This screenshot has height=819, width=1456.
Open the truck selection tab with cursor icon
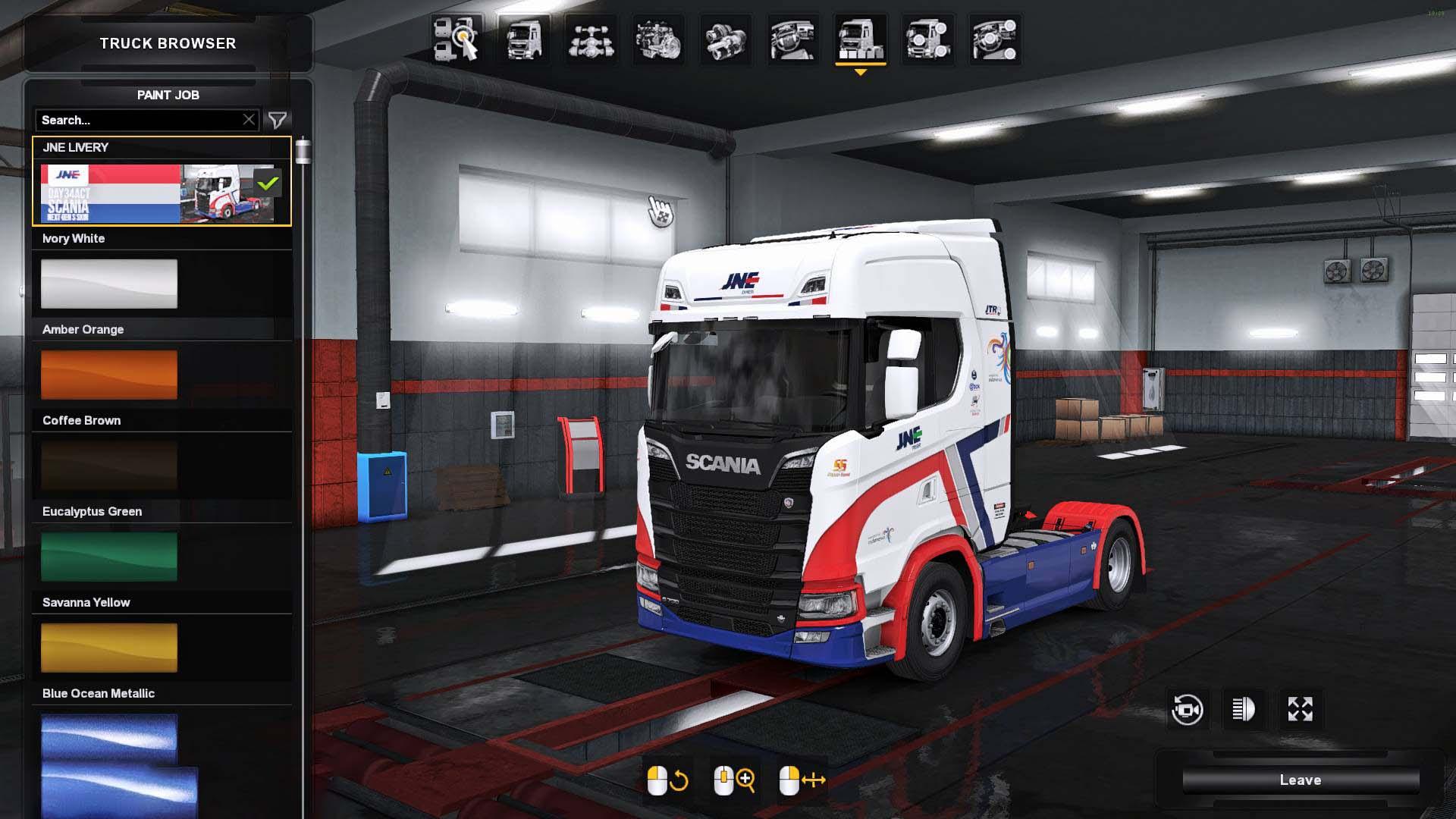click(x=457, y=39)
